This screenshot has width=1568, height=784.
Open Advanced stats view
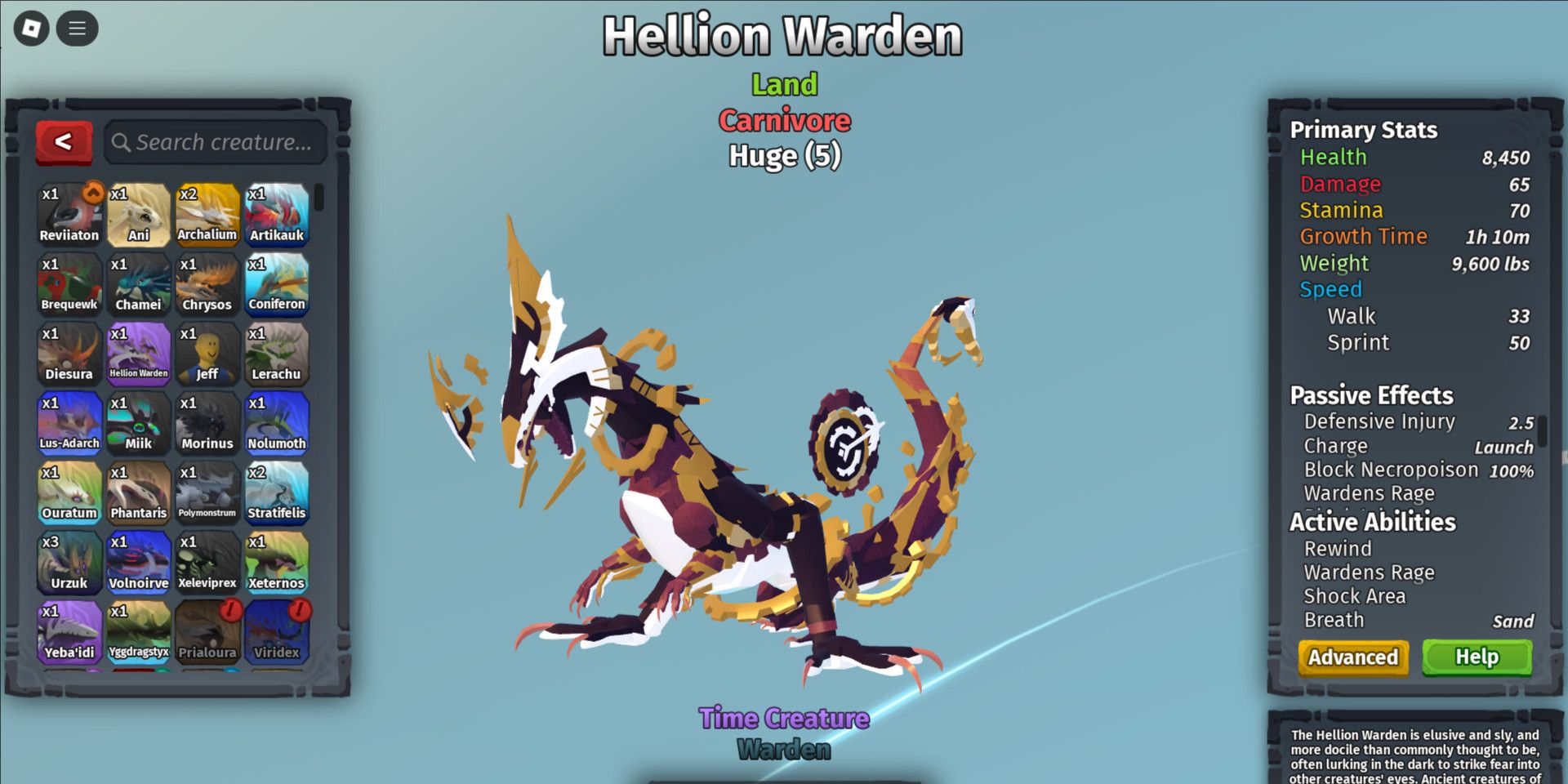pos(1353,657)
